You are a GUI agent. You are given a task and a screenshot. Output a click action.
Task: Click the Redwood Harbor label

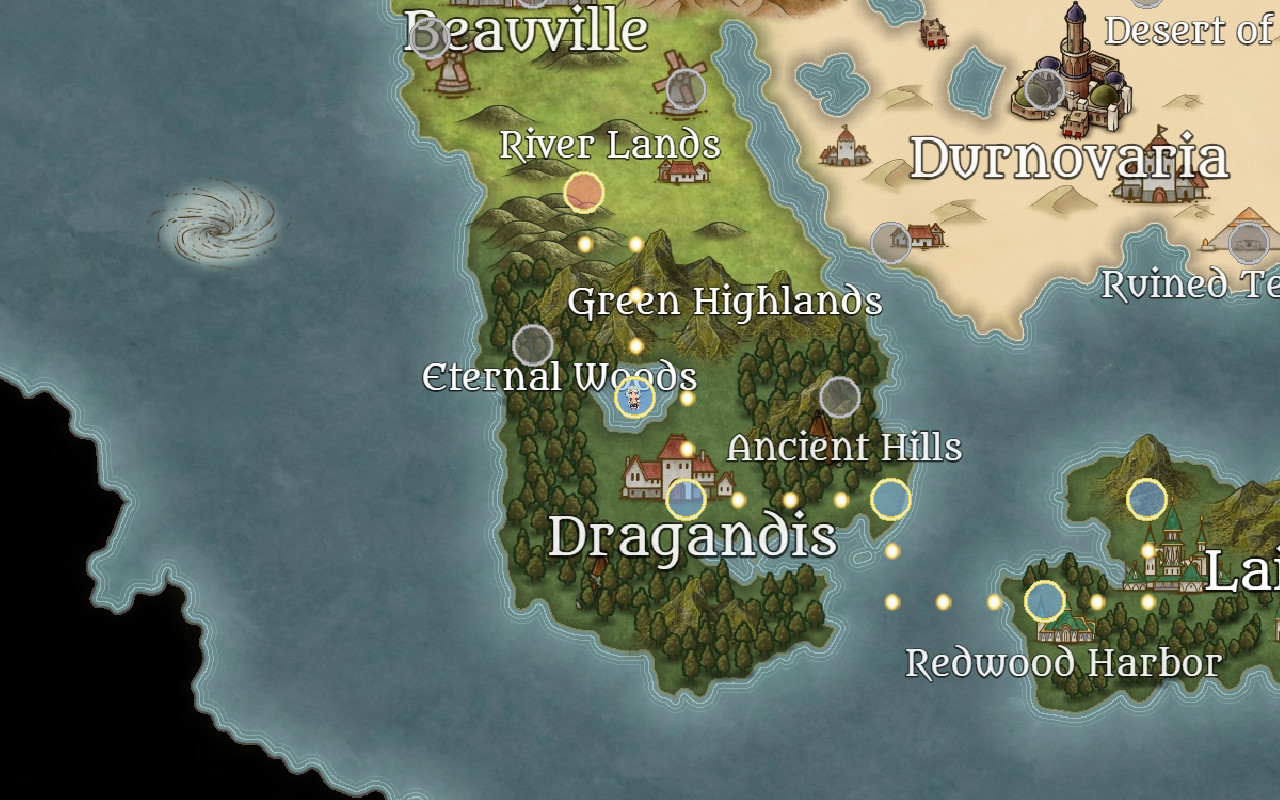coord(1064,662)
